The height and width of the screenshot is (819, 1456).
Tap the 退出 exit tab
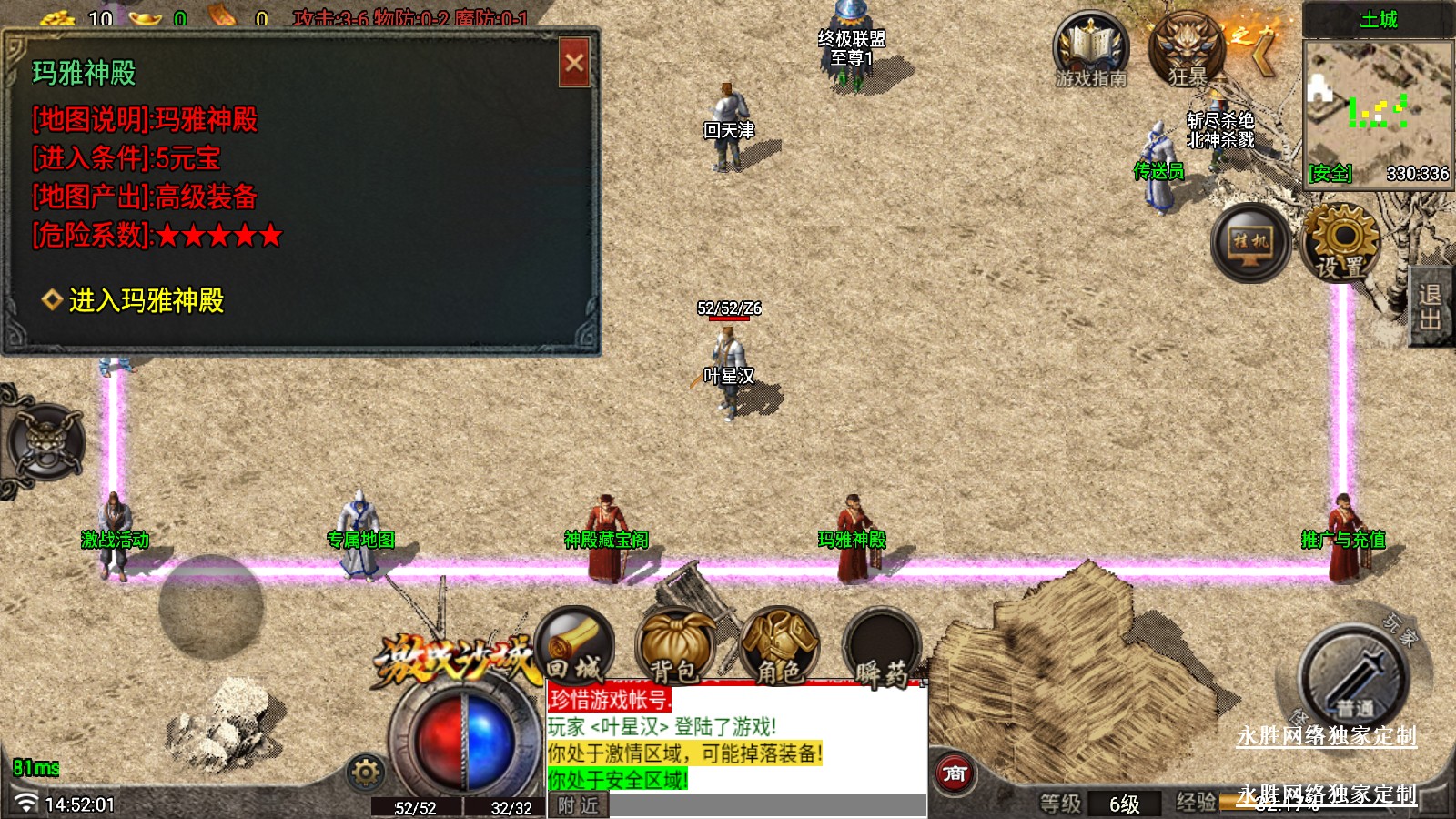click(x=1431, y=307)
